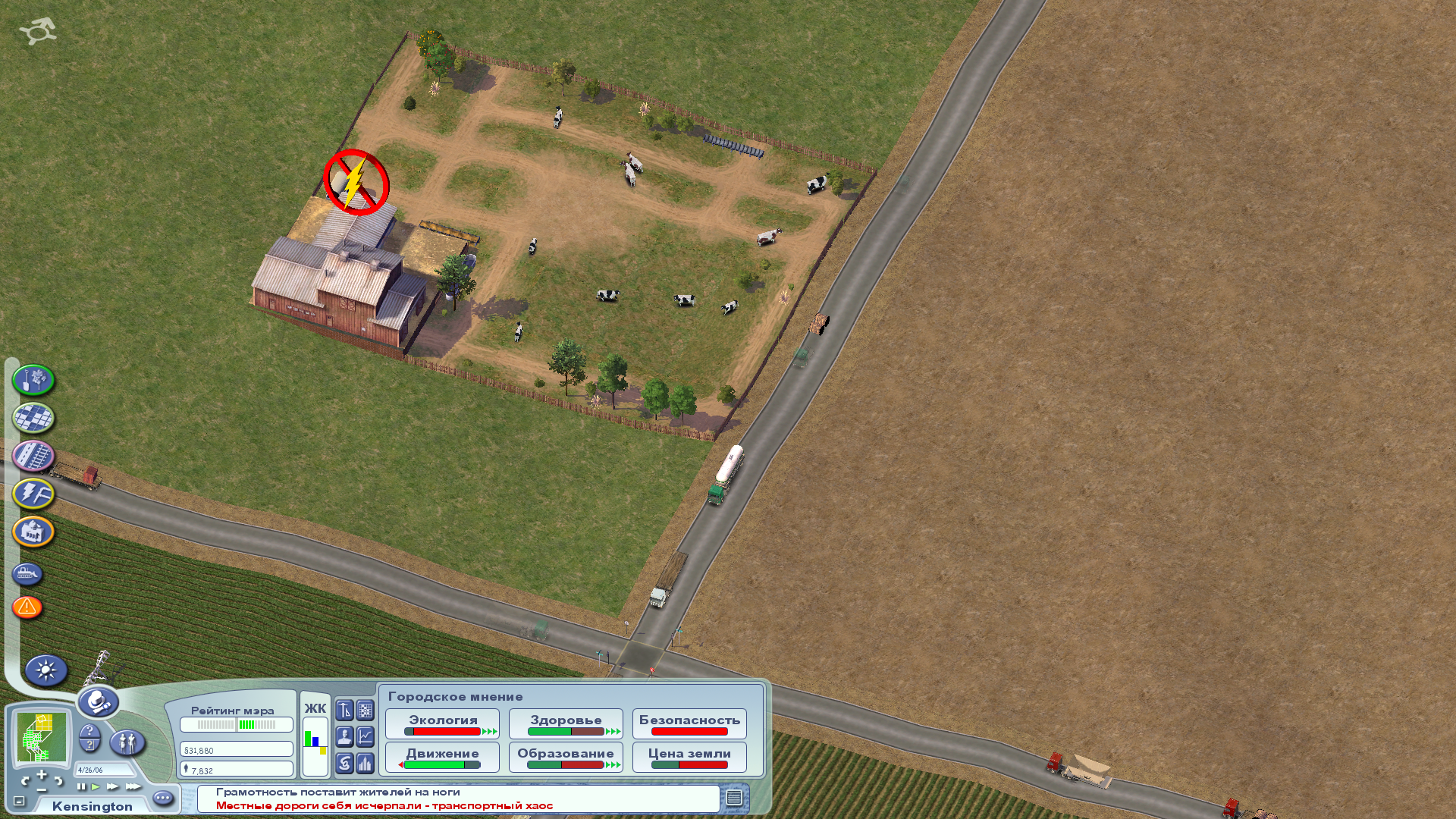Open the Здоровье opinion panel
Image resolution: width=1456 pixels, height=819 pixels.
pos(566,724)
